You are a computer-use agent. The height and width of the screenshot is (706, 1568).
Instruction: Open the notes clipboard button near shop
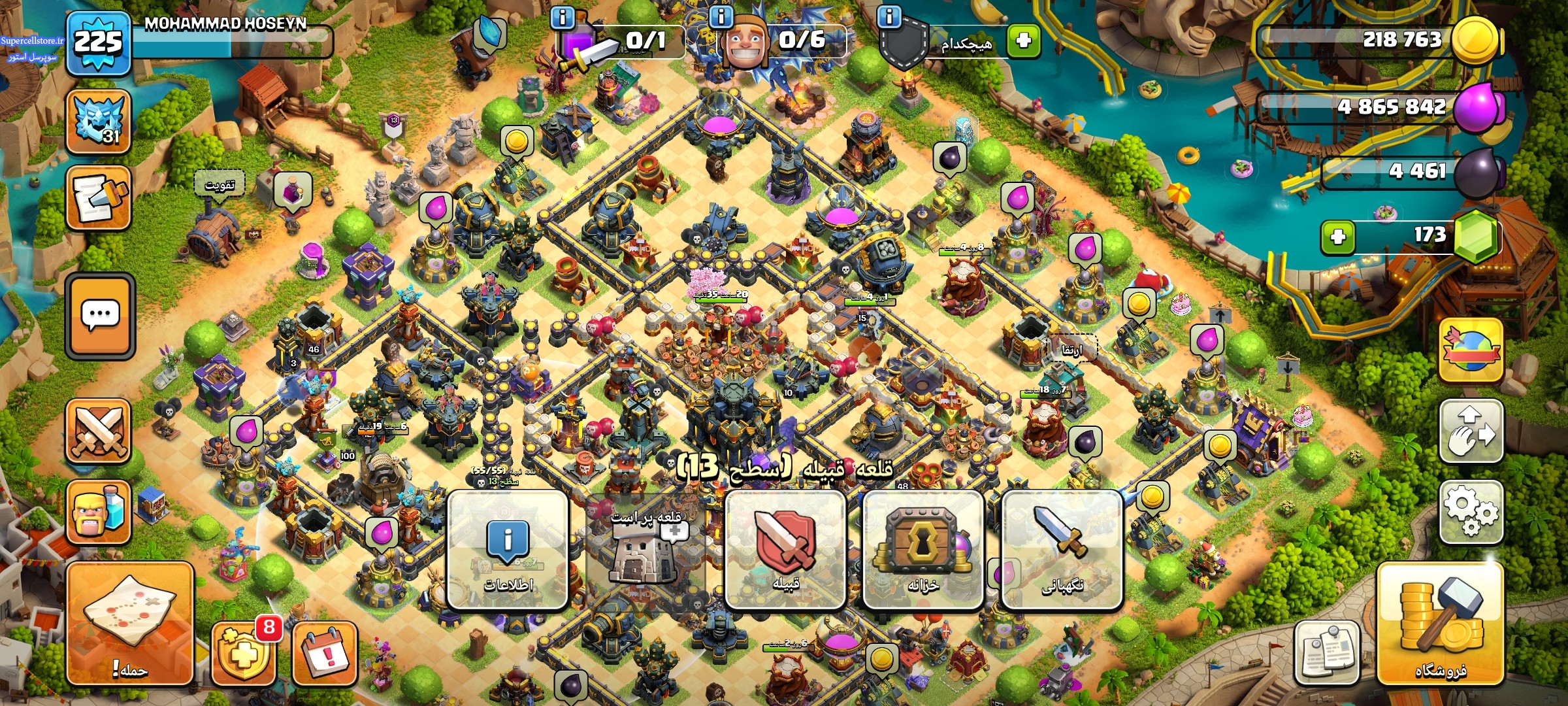tap(1327, 652)
